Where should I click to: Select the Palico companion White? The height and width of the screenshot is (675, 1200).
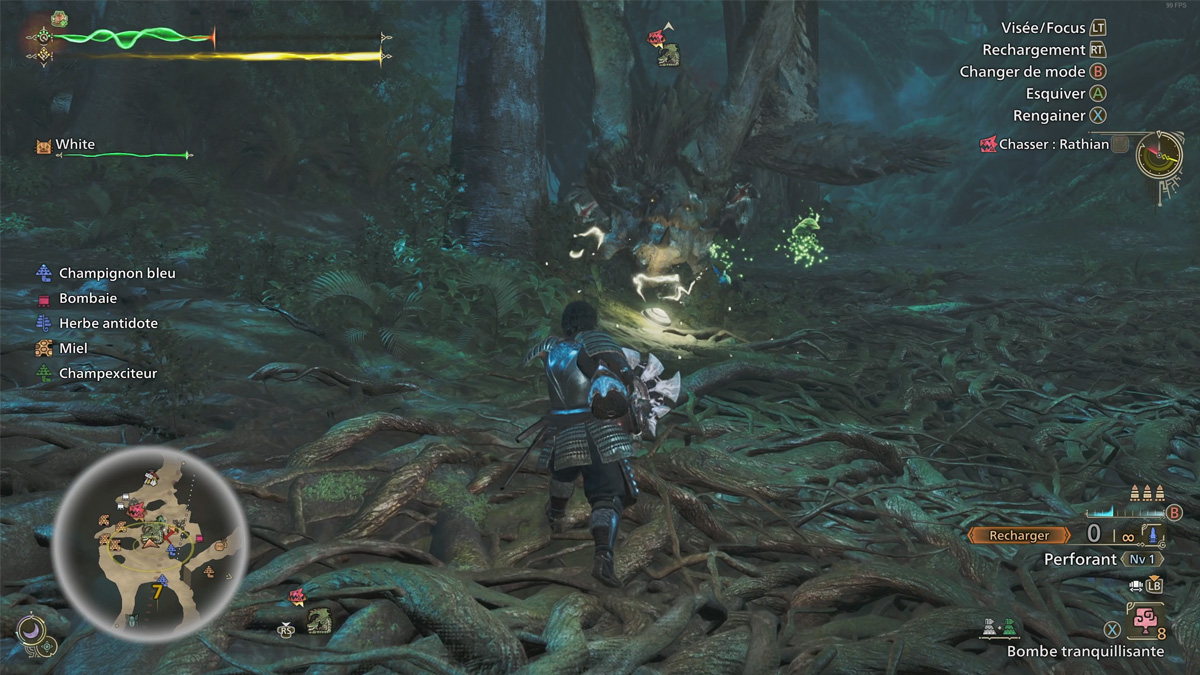75,145
